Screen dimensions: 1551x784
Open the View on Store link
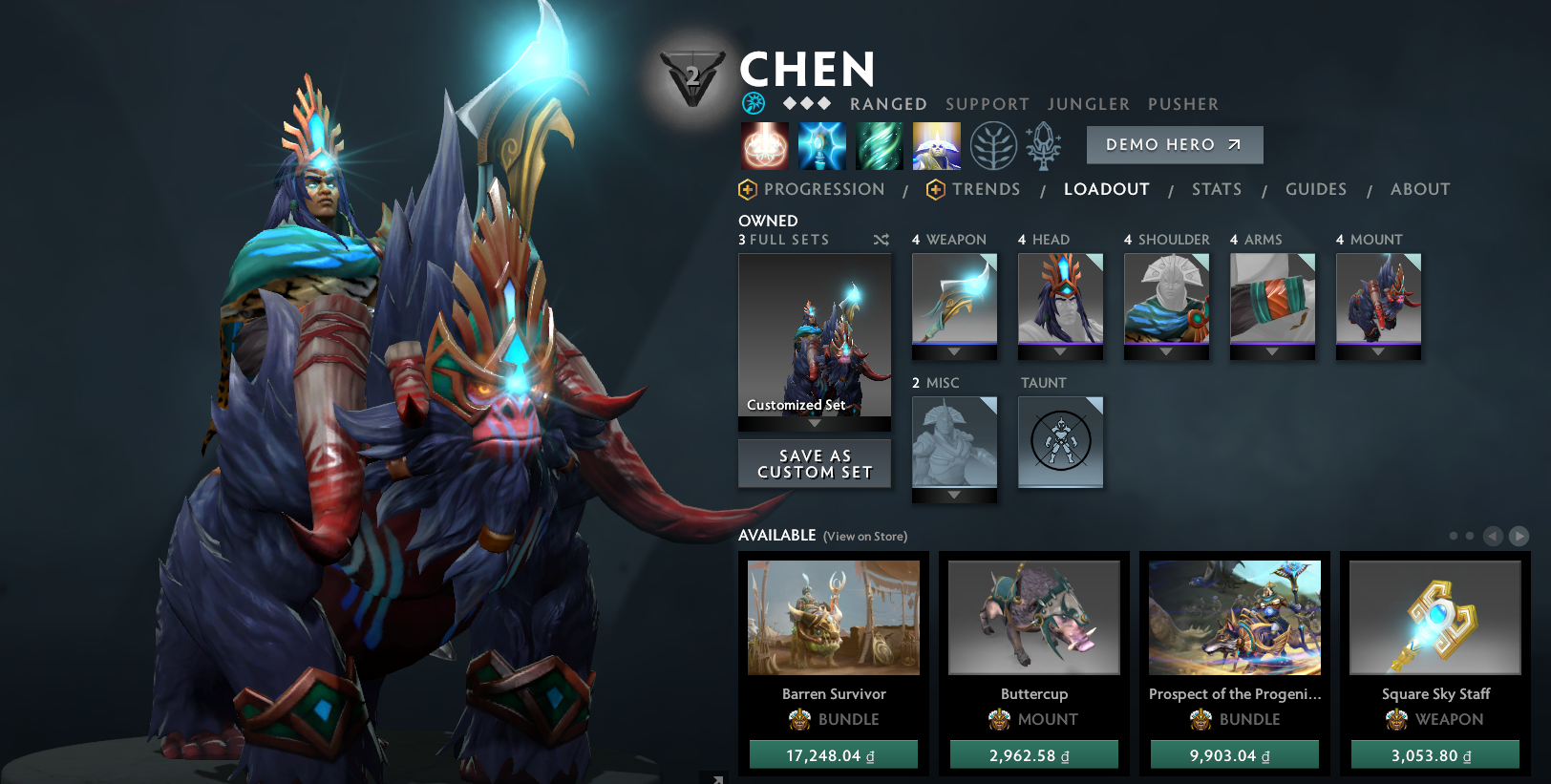click(863, 537)
